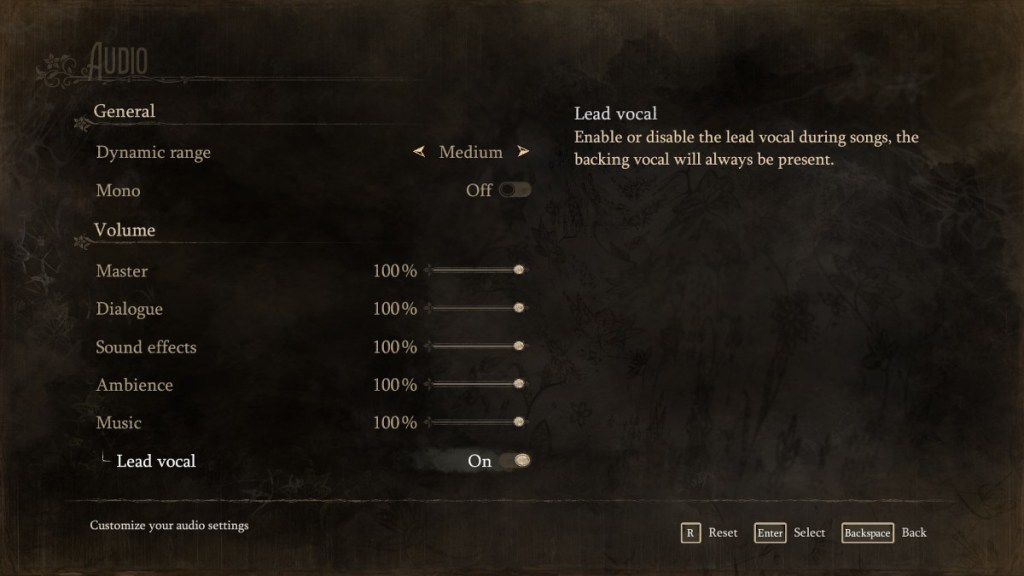The height and width of the screenshot is (576, 1024).
Task: Go back using the Back button
Action: (x=884, y=533)
